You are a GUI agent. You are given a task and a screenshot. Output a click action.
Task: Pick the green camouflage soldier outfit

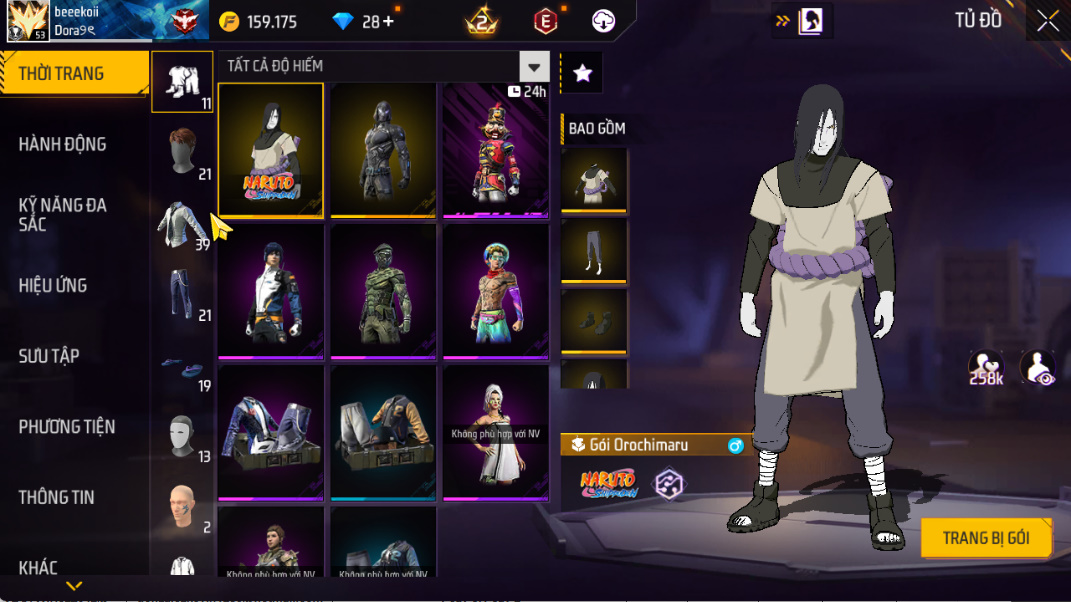pyautogui.click(x=383, y=291)
